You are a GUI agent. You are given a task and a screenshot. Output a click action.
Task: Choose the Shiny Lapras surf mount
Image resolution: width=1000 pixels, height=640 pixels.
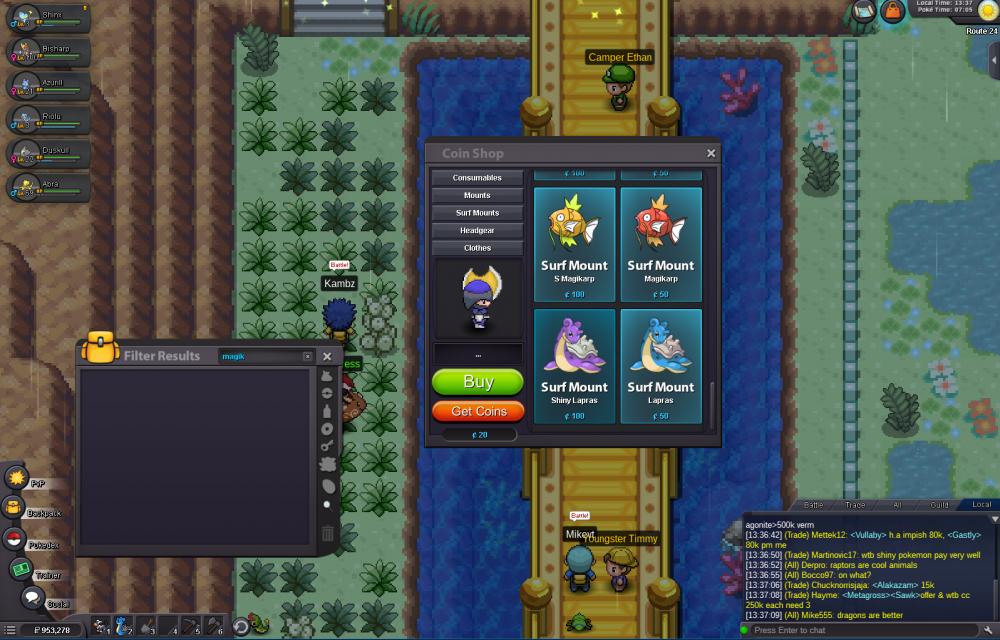tap(574, 366)
